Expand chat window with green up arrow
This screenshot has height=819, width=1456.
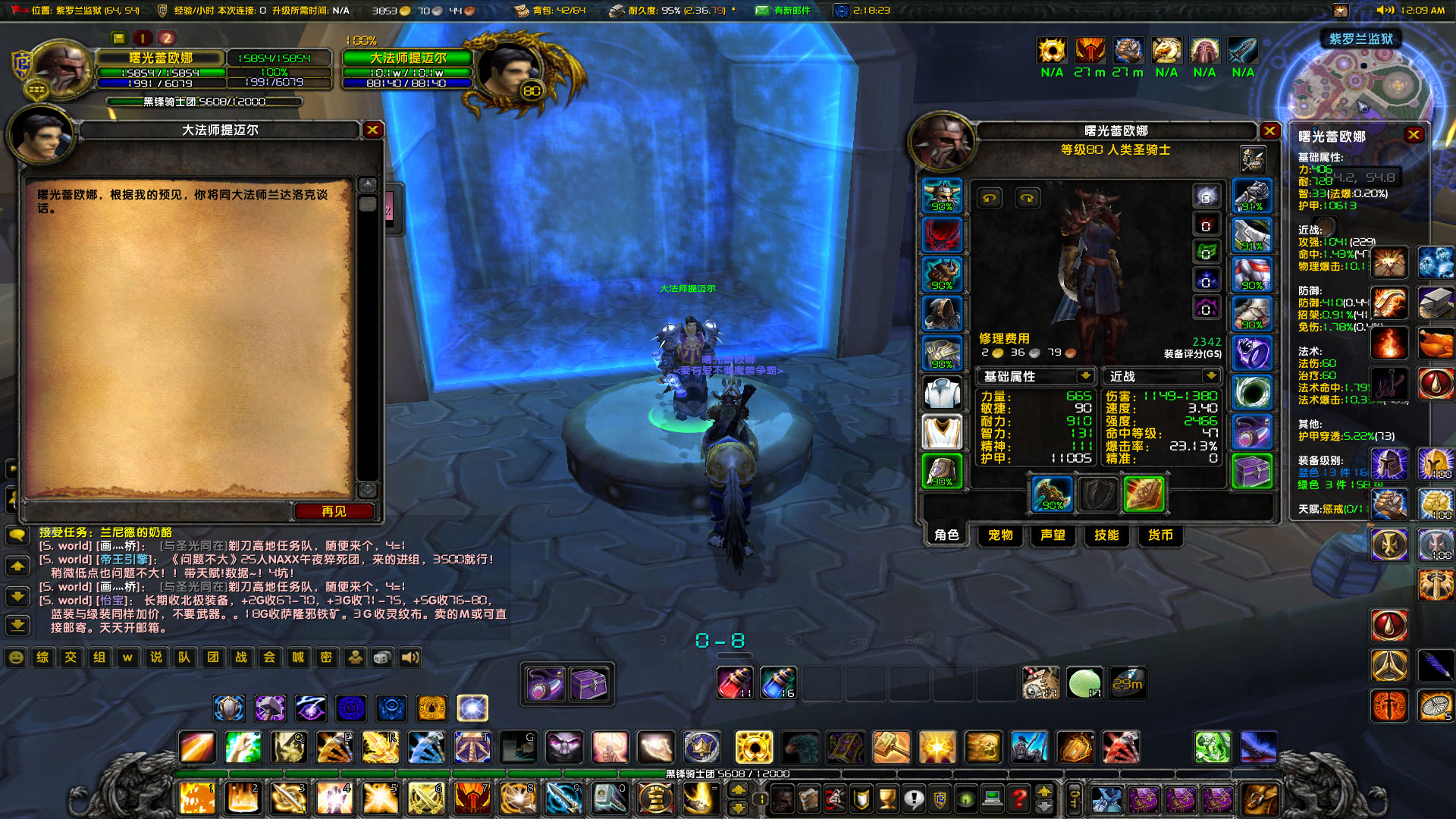pos(17,566)
